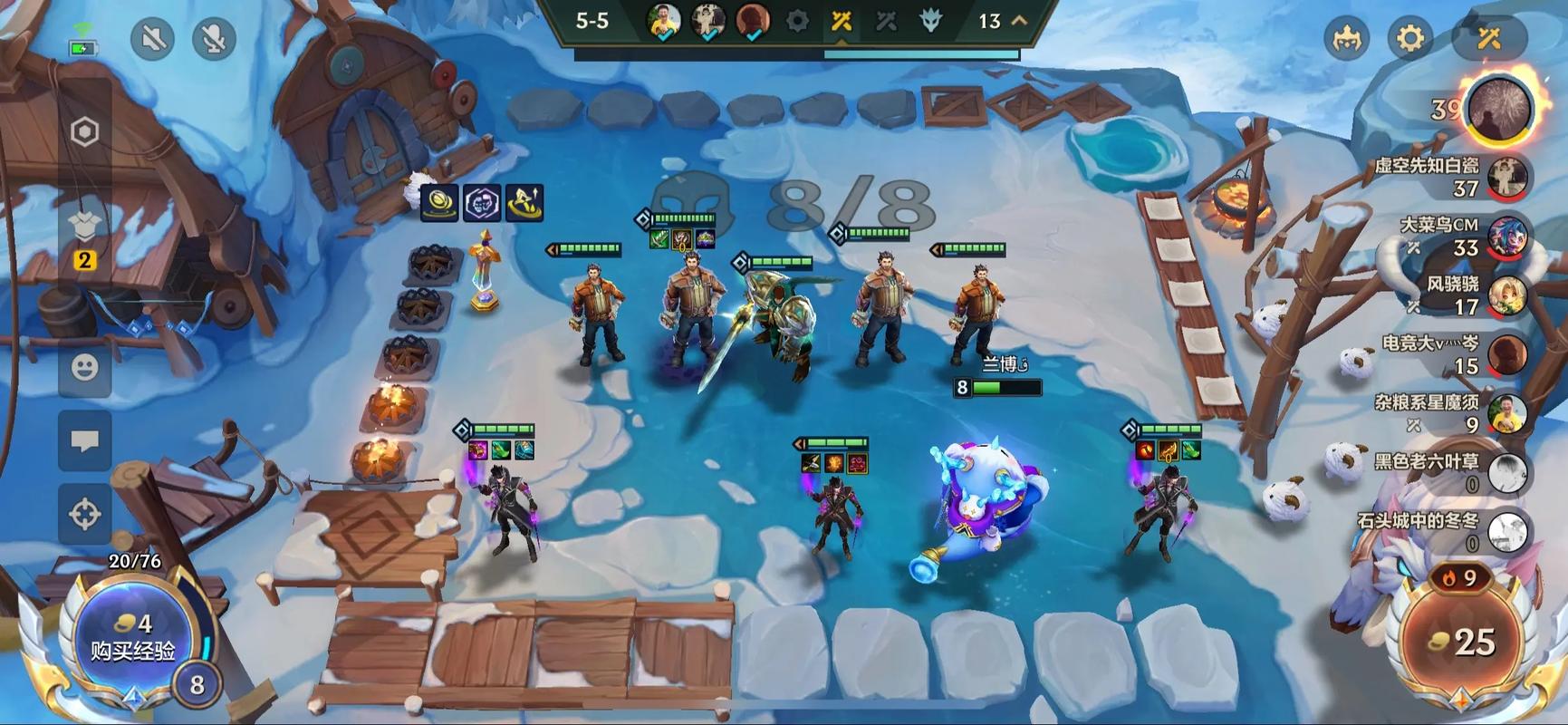Image resolution: width=1568 pixels, height=725 pixels.
Task: Tap the hexagon icon on left sidebar
Action: (84, 132)
